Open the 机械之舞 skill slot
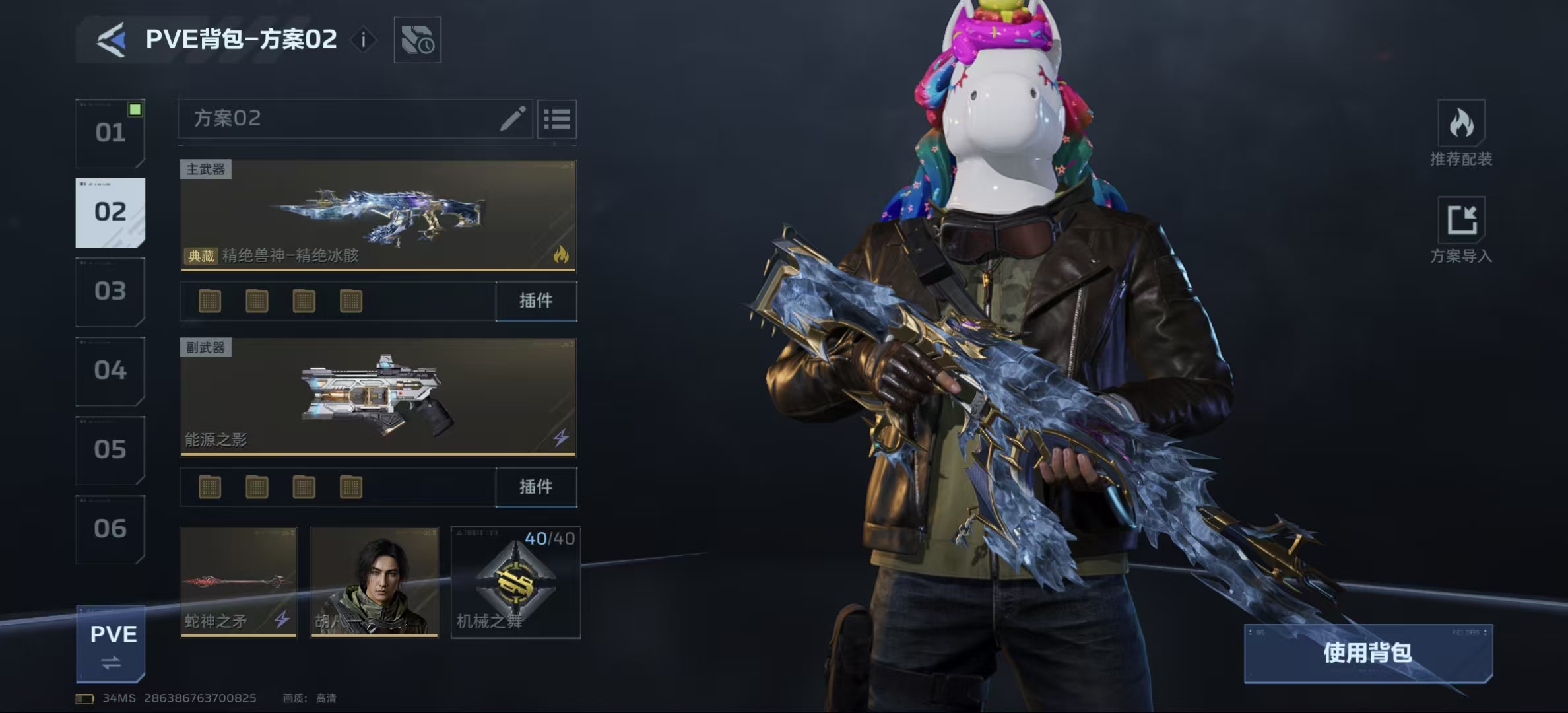1568x713 pixels. [515, 582]
